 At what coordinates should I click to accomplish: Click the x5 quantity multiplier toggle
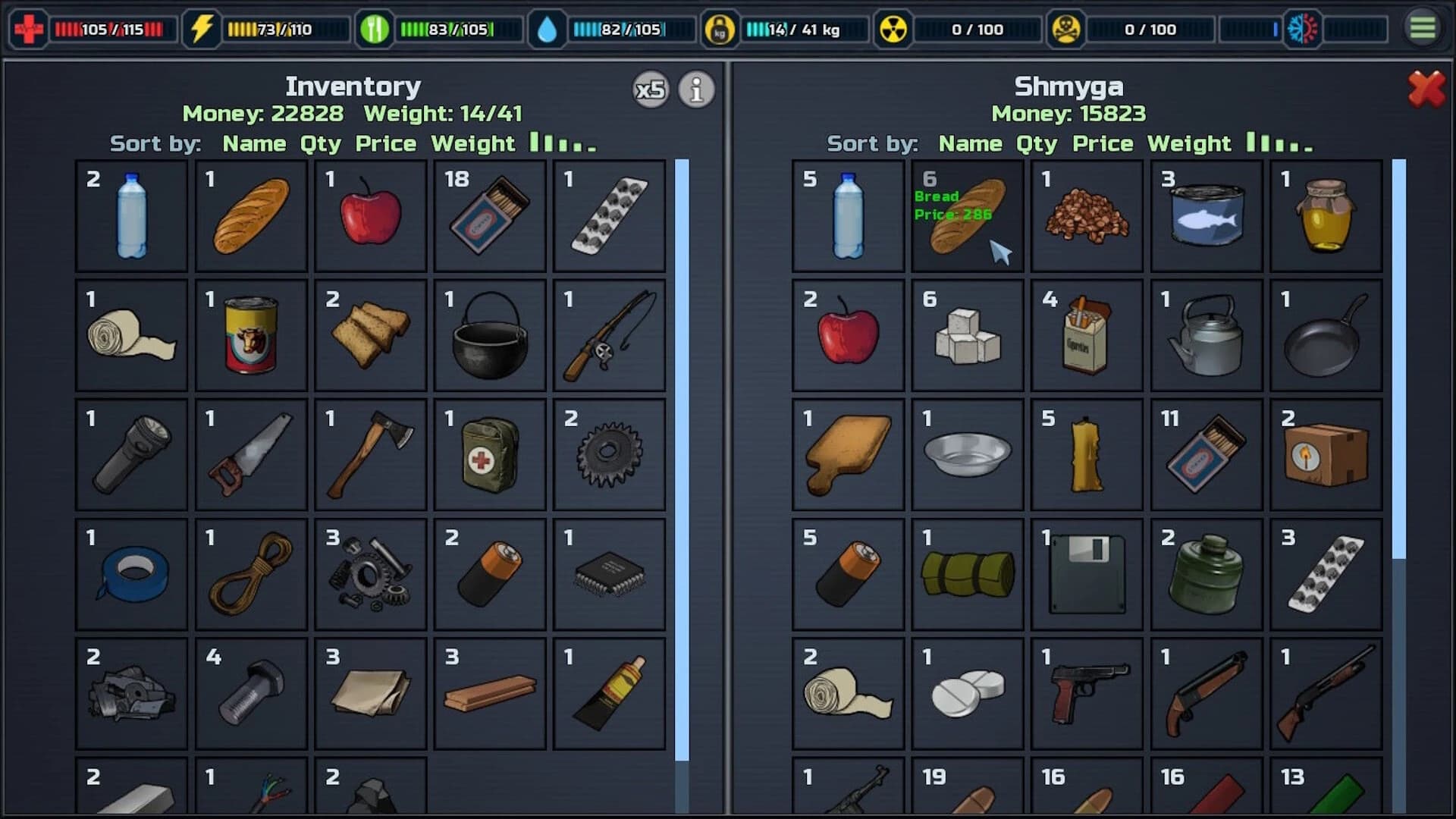point(649,89)
